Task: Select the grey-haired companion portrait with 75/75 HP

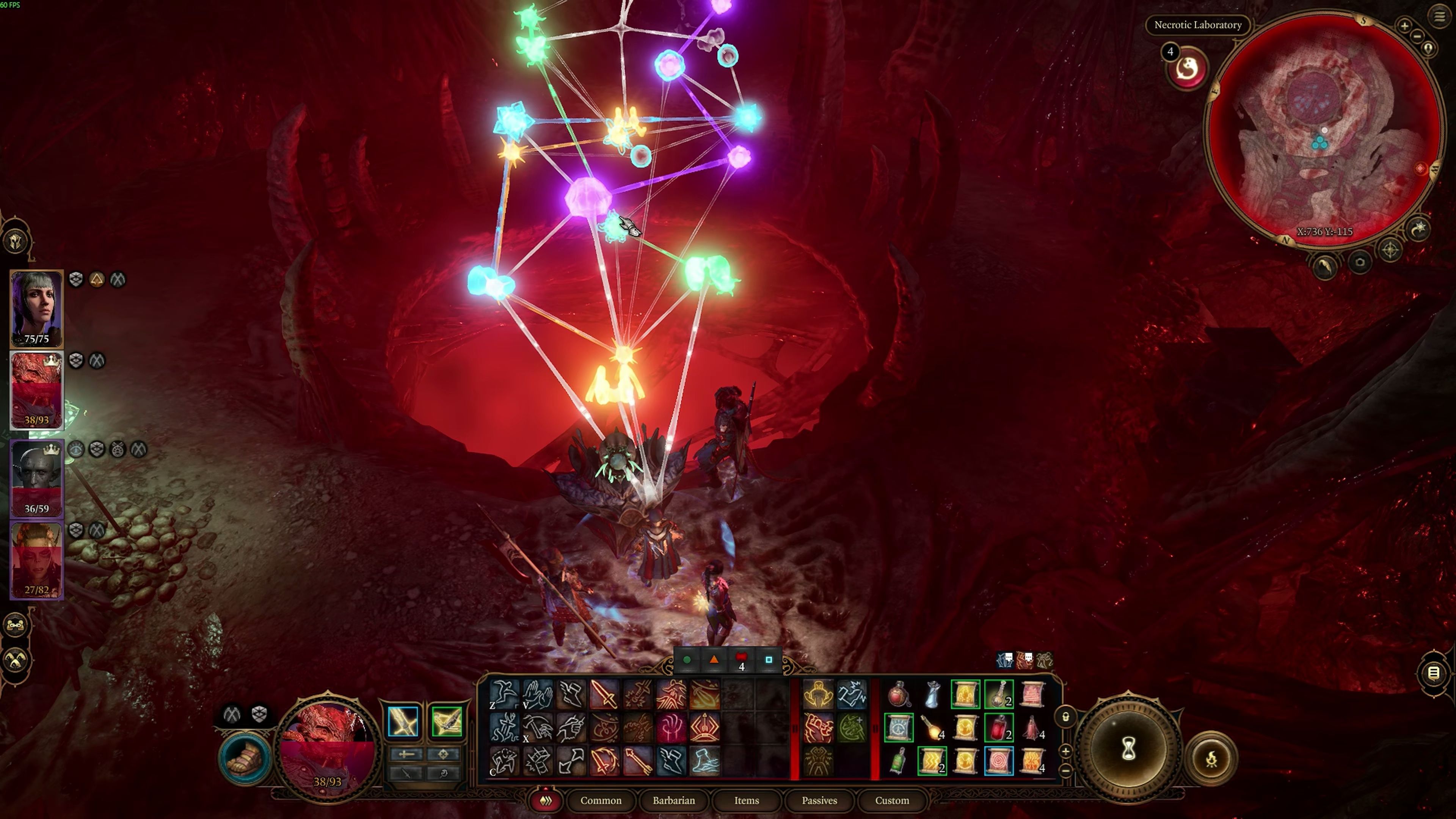Action: 37,308
